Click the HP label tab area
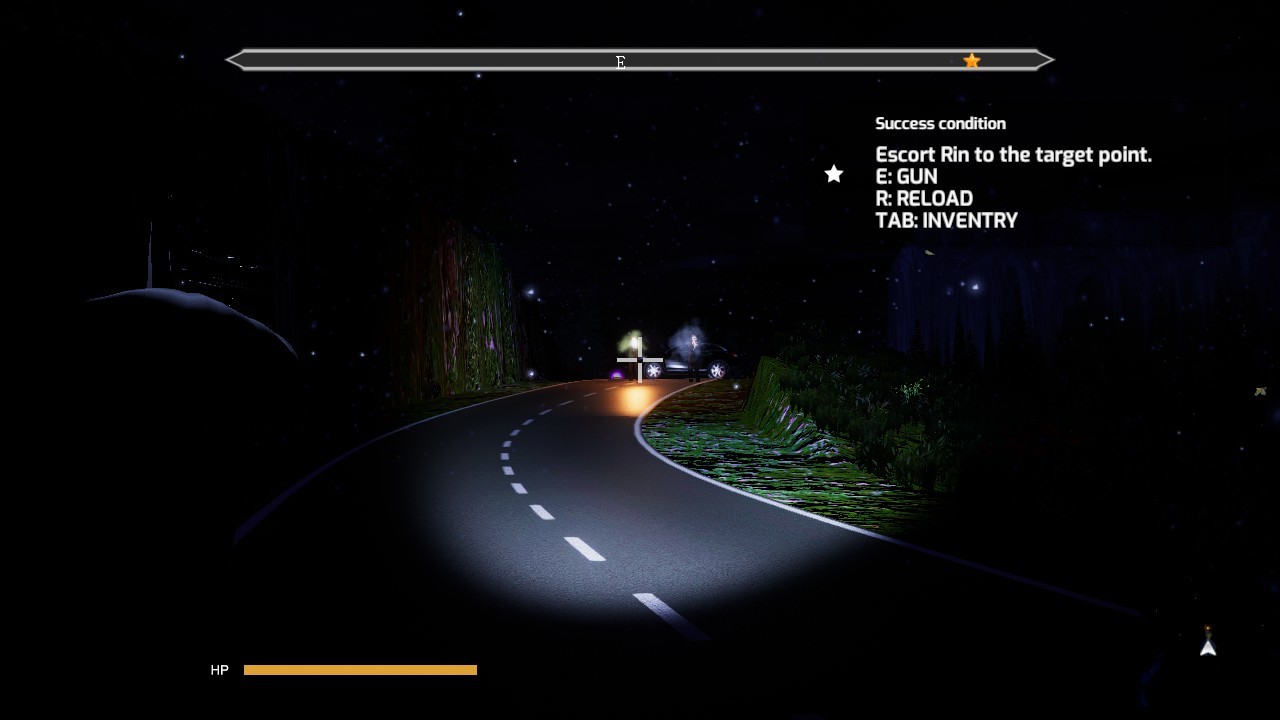 219,669
